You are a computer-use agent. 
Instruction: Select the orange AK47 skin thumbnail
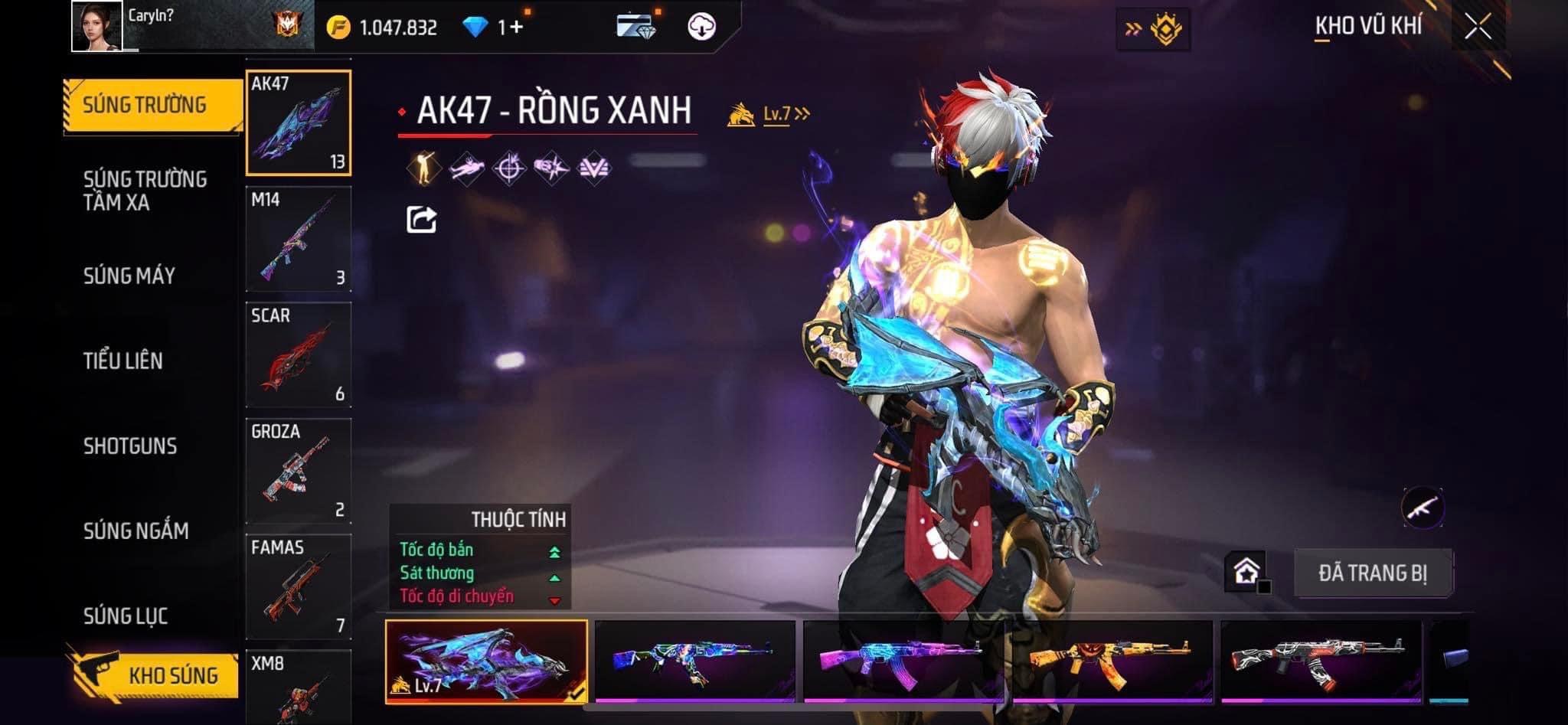pos(1111,661)
